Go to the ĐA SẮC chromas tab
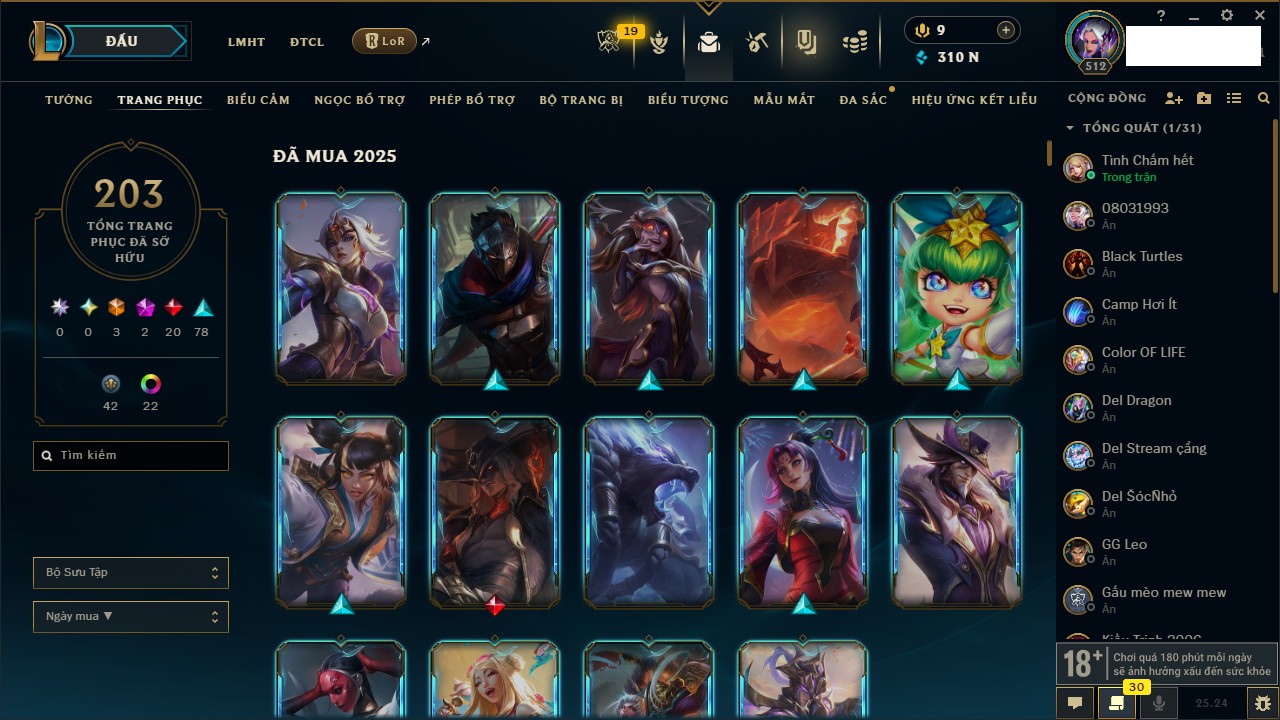1280x720 pixels. pyautogui.click(x=863, y=100)
